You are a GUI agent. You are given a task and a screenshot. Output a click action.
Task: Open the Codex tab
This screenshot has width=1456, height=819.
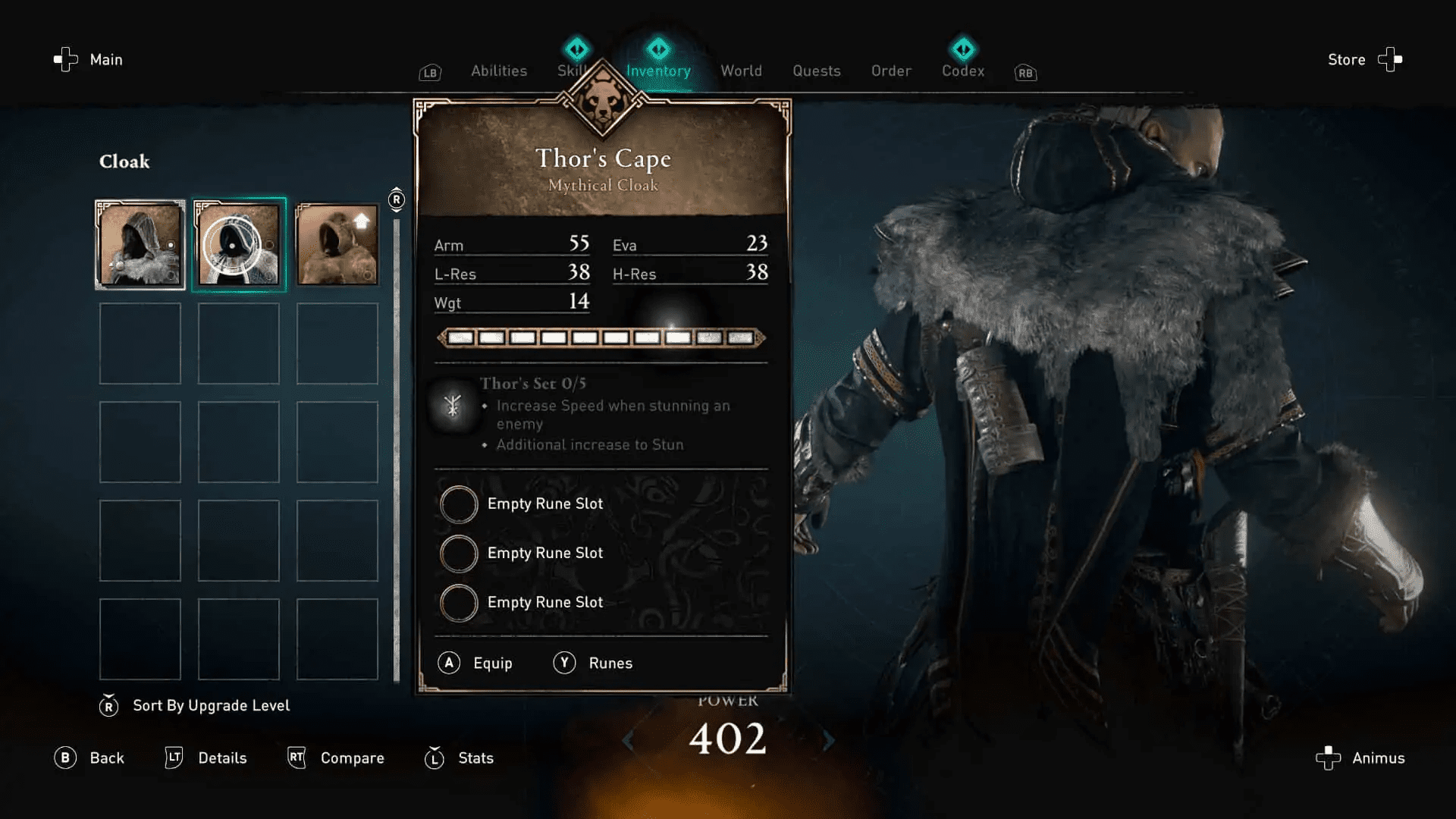pyautogui.click(x=962, y=71)
